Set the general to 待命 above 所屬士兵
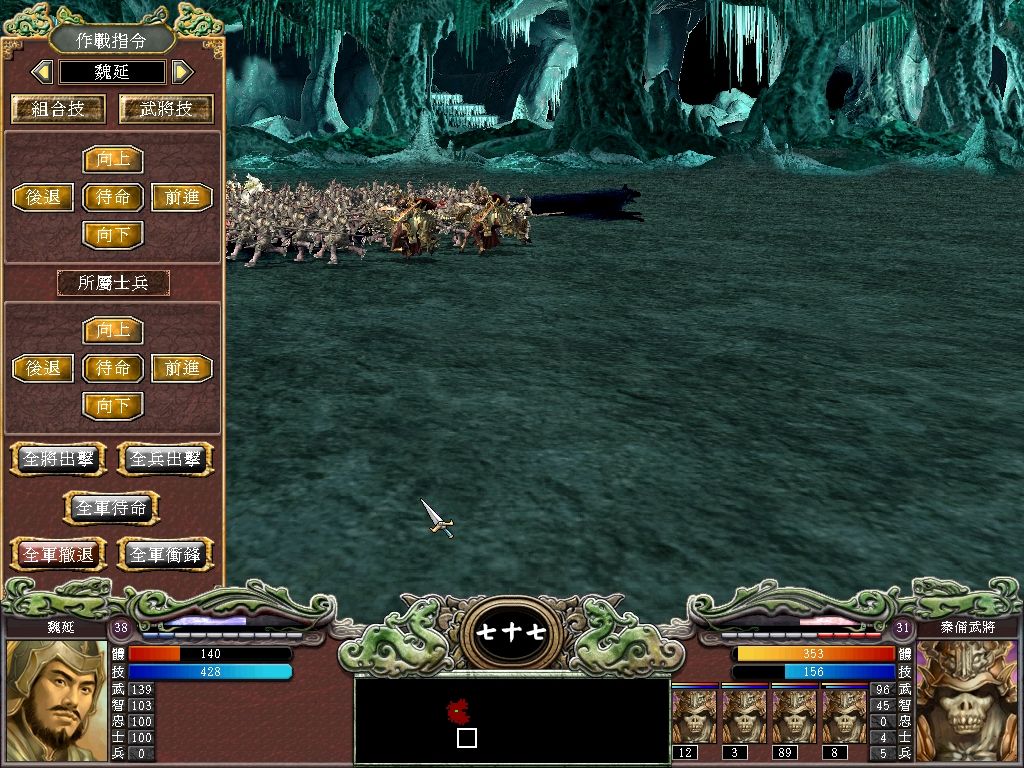The width and height of the screenshot is (1024, 768). coord(113,197)
